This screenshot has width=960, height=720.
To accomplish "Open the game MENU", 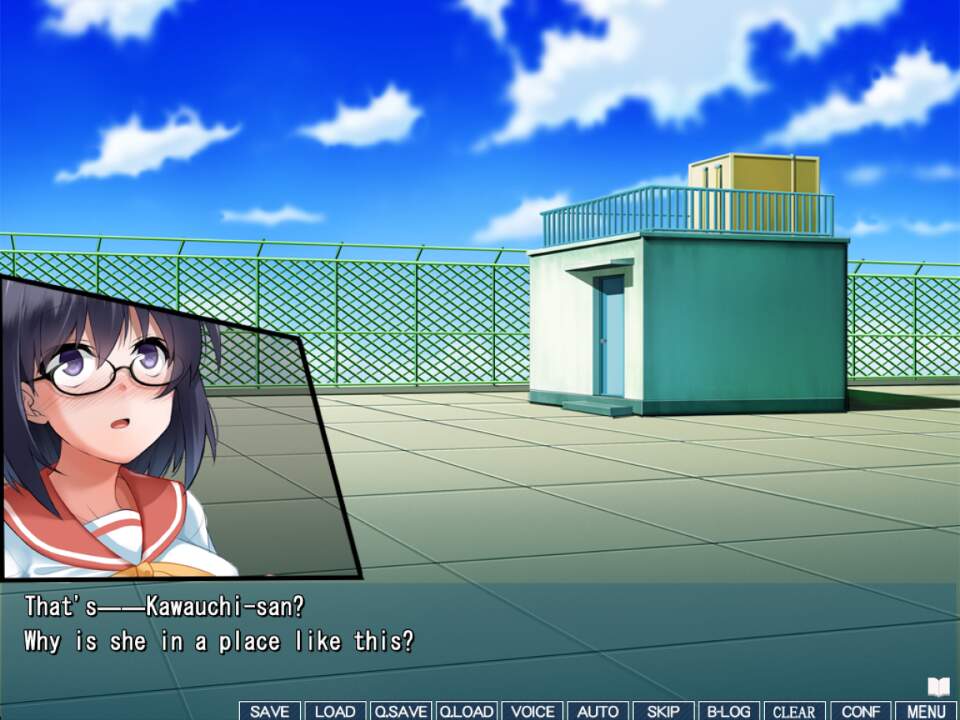I will point(926,711).
